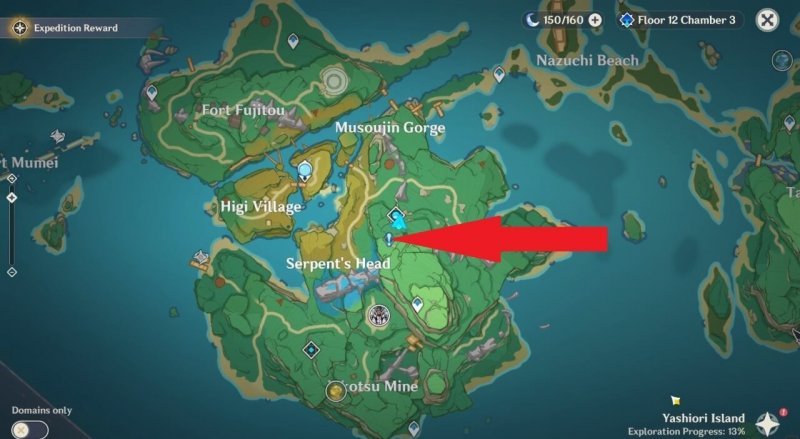The height and width of the screenshot is (439, 800).
Task: Close the map screen
Action: pyautogui.click(x=767, y=20)
